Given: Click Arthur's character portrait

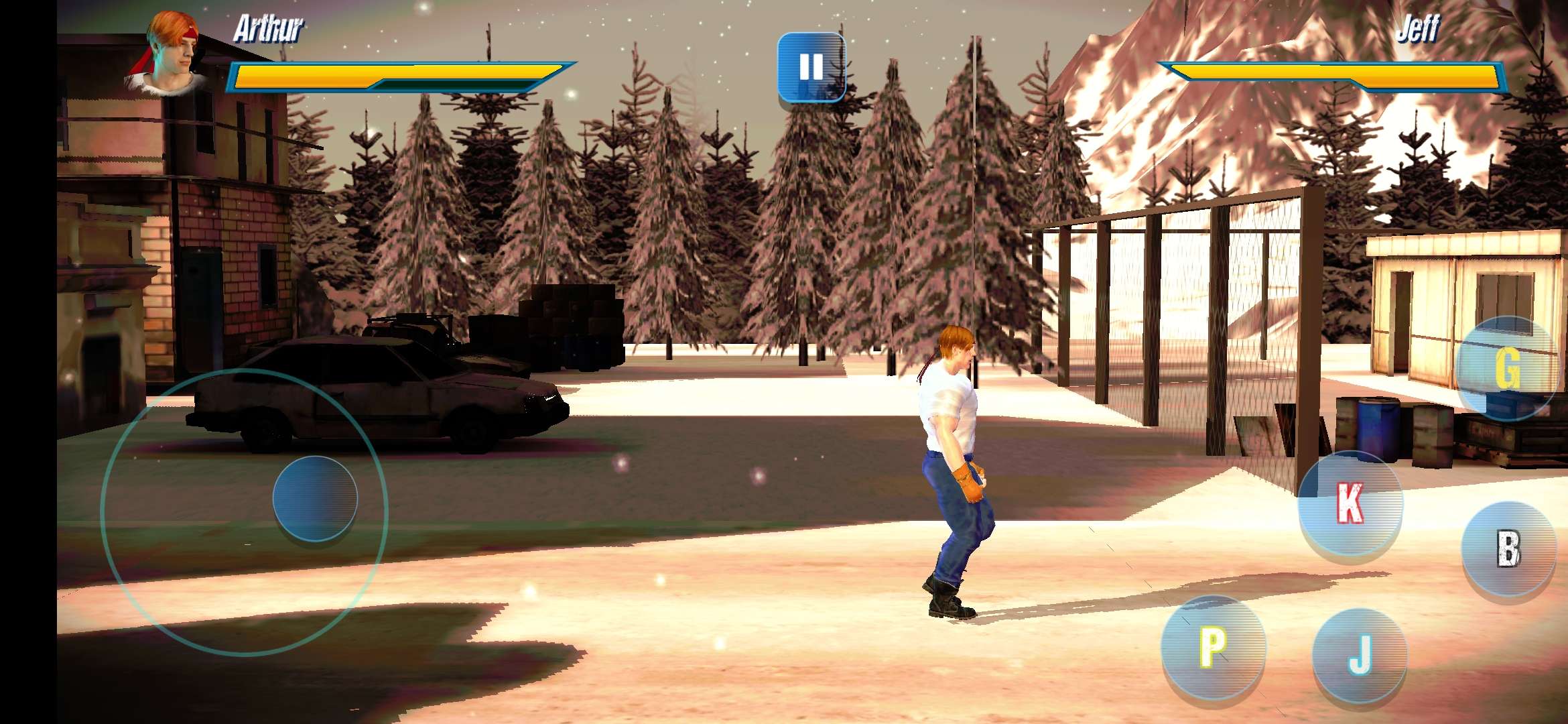Looking at the screenshot, I should 168,55.
